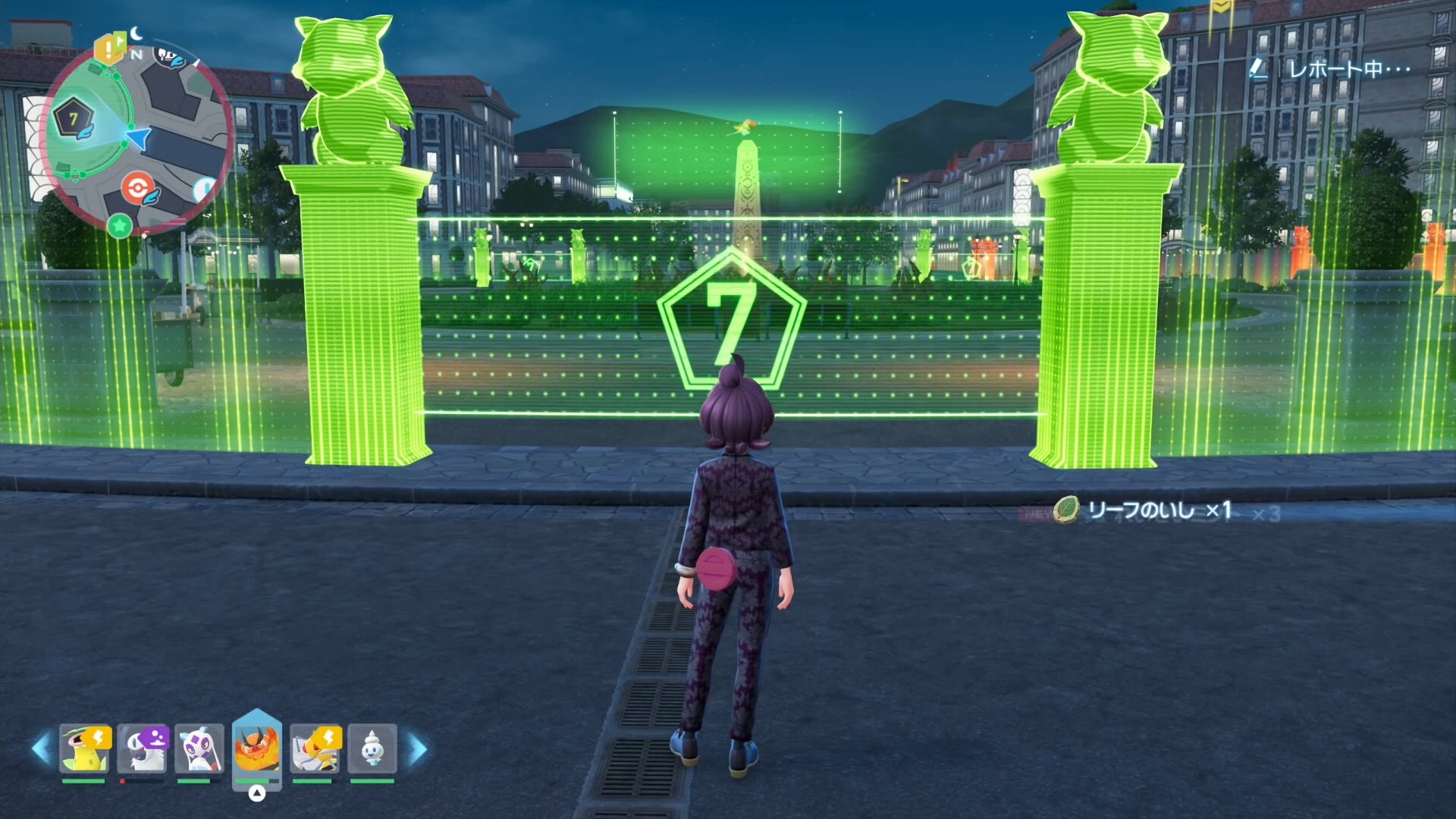
Task: Choose Froslass from the party bar
Action: [x=199, y=748]
